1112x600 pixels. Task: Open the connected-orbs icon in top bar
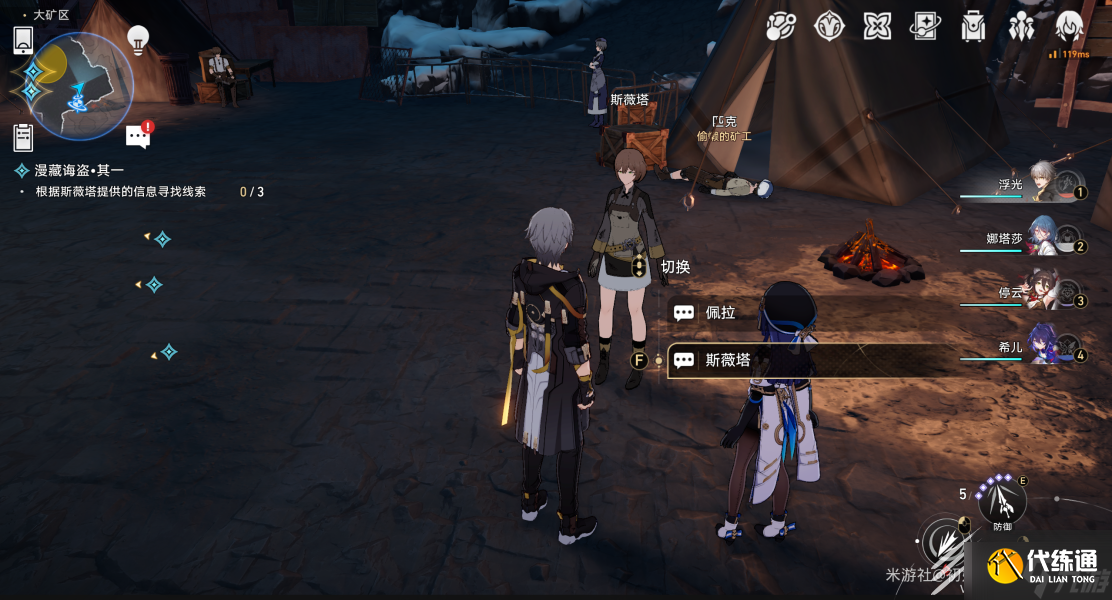point(780,27)
